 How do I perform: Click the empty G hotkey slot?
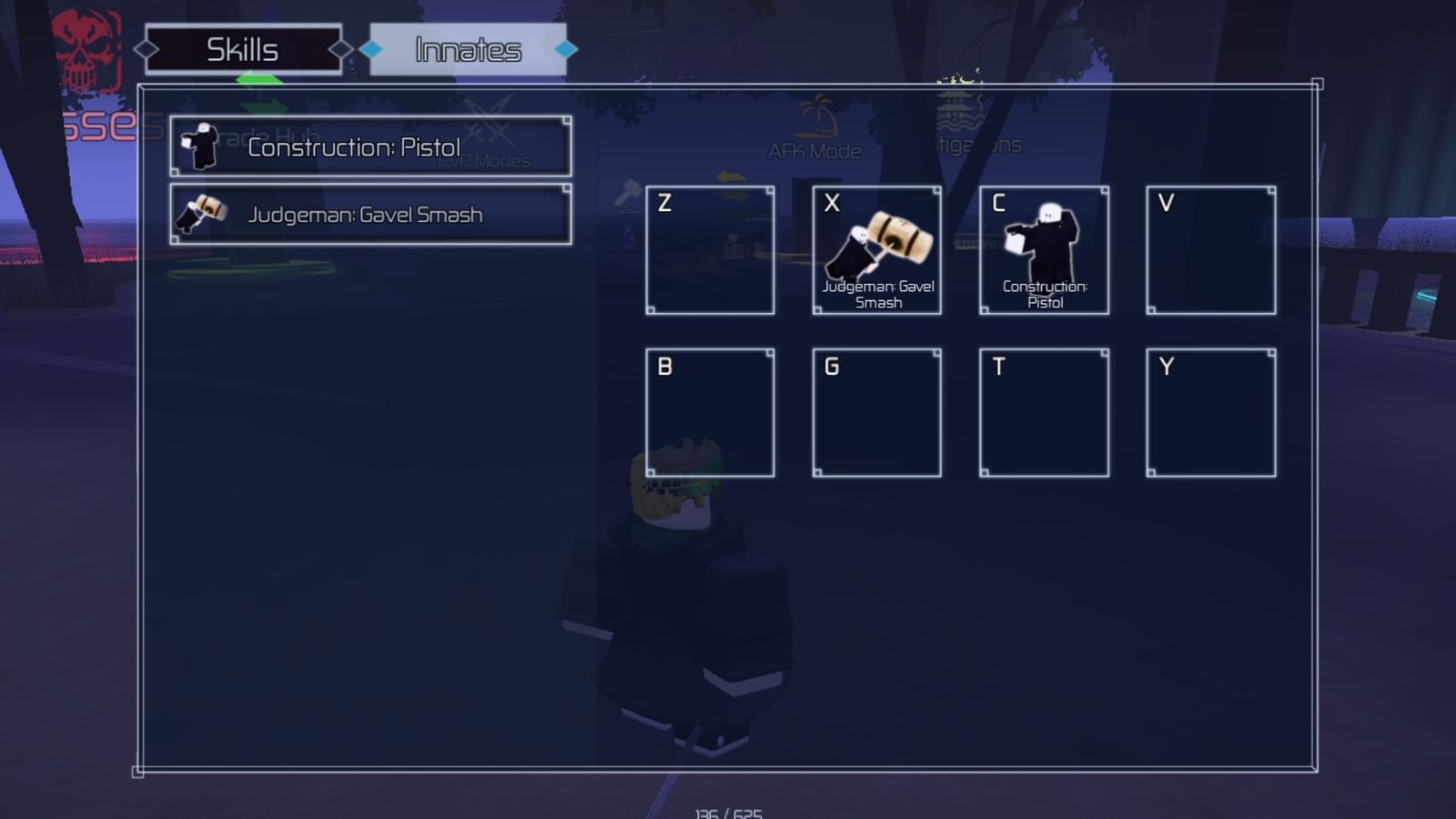point(876,411)
